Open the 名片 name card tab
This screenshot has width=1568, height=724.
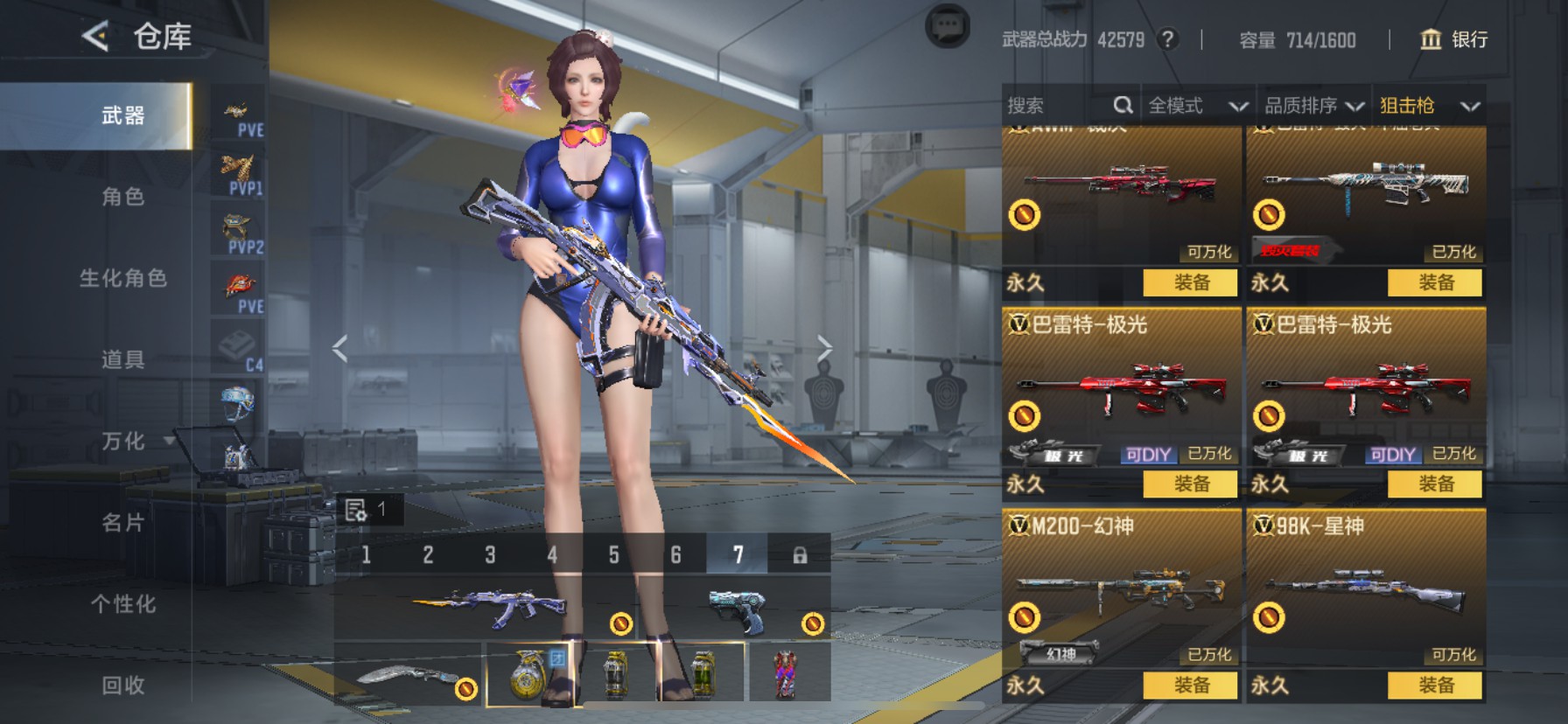122,523
